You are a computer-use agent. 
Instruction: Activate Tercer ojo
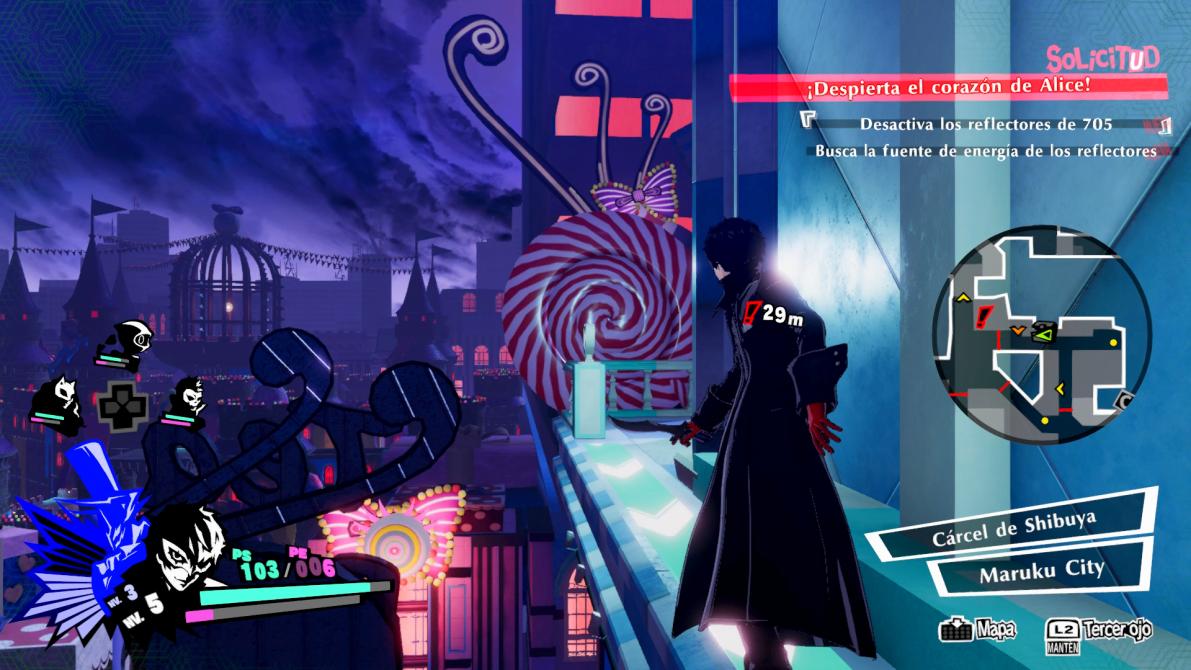click(1098, 630)
